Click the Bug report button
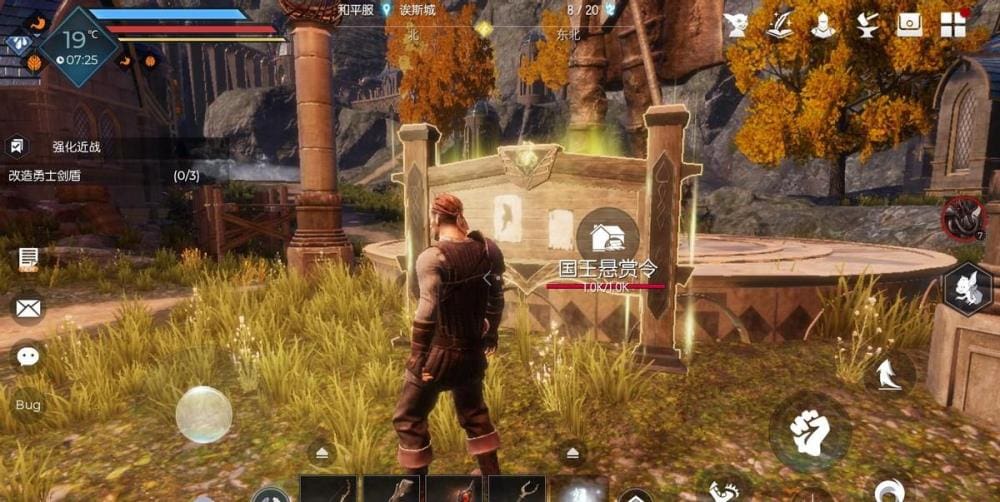The height and width of the screenshot is (502, 1000). pyautogui.click(x=28, y=405)
